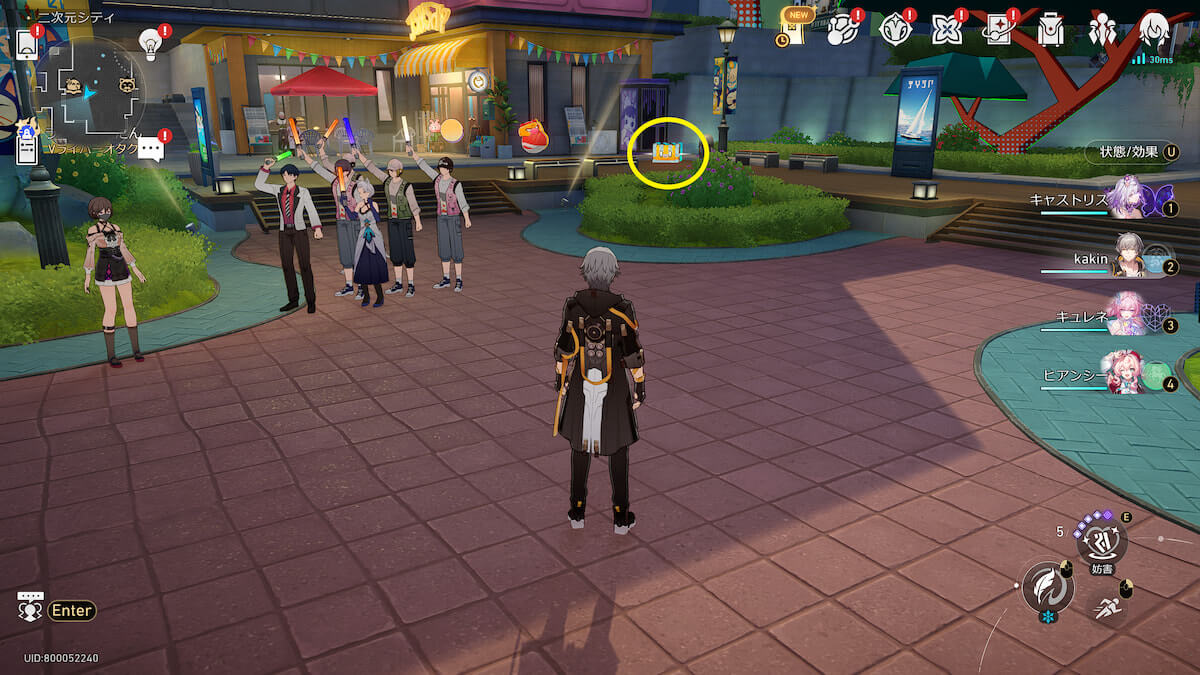Open the character head portrait icon
This screenshot has height=675, width=1200.
[1155, 30]
